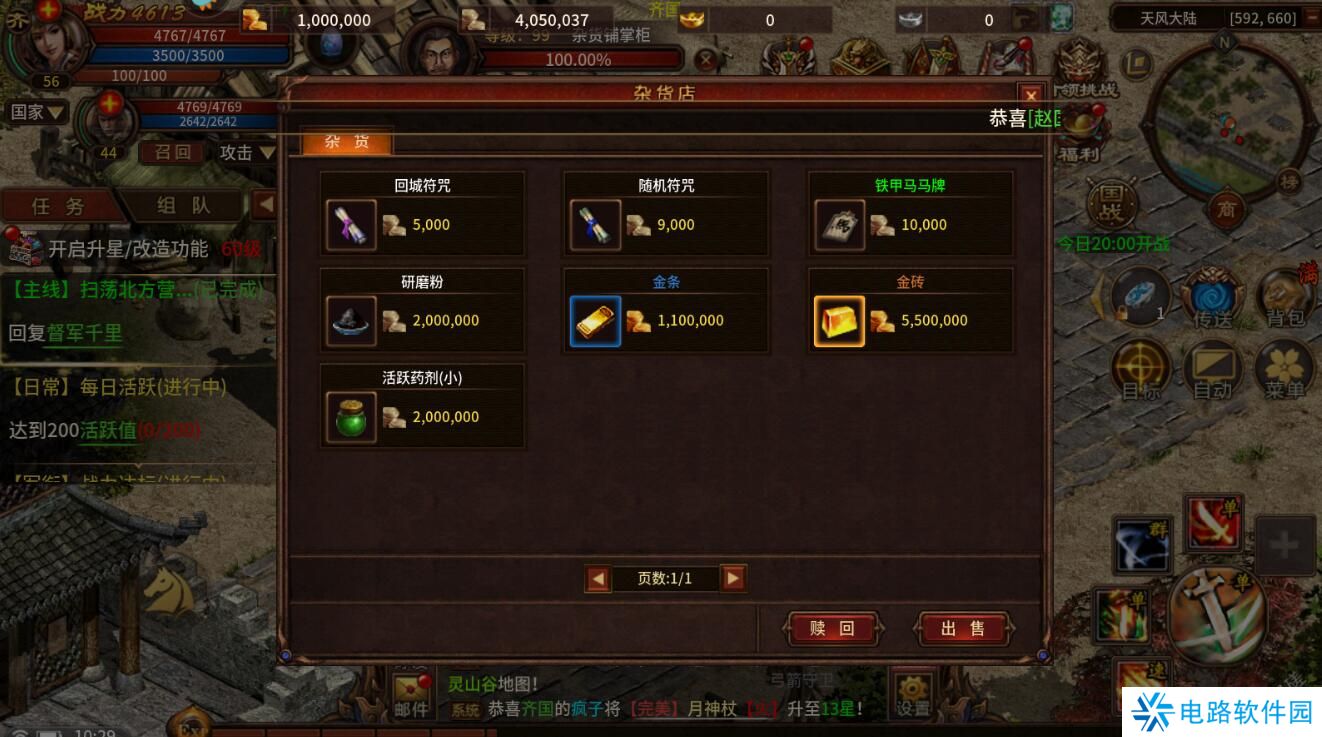Open the 目标 target icon
Image resolution: width=1322 pixels, height=737 pixels.
(x=1140, y=367)
